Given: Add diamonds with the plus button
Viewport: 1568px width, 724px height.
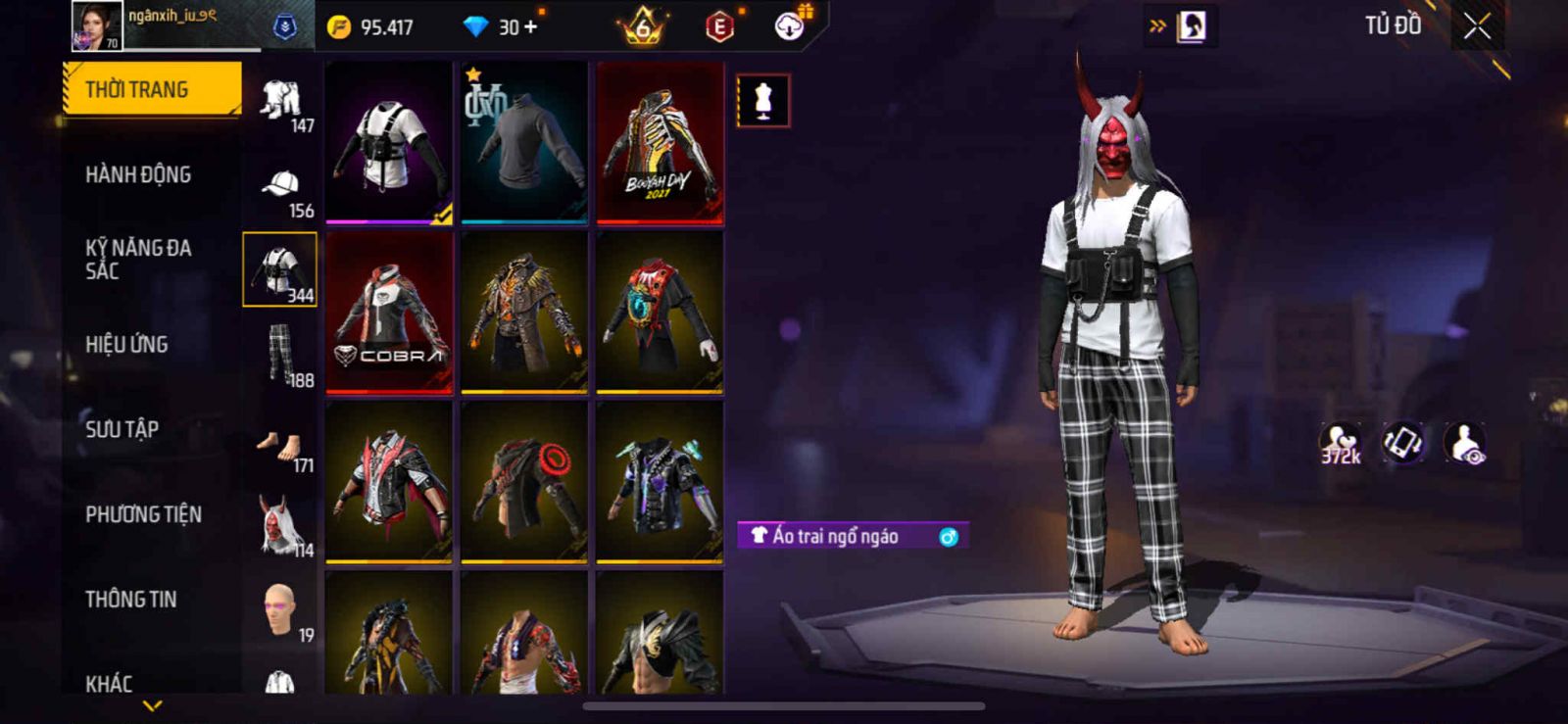Looking at the screenshot, I should [x=531, y=26].
